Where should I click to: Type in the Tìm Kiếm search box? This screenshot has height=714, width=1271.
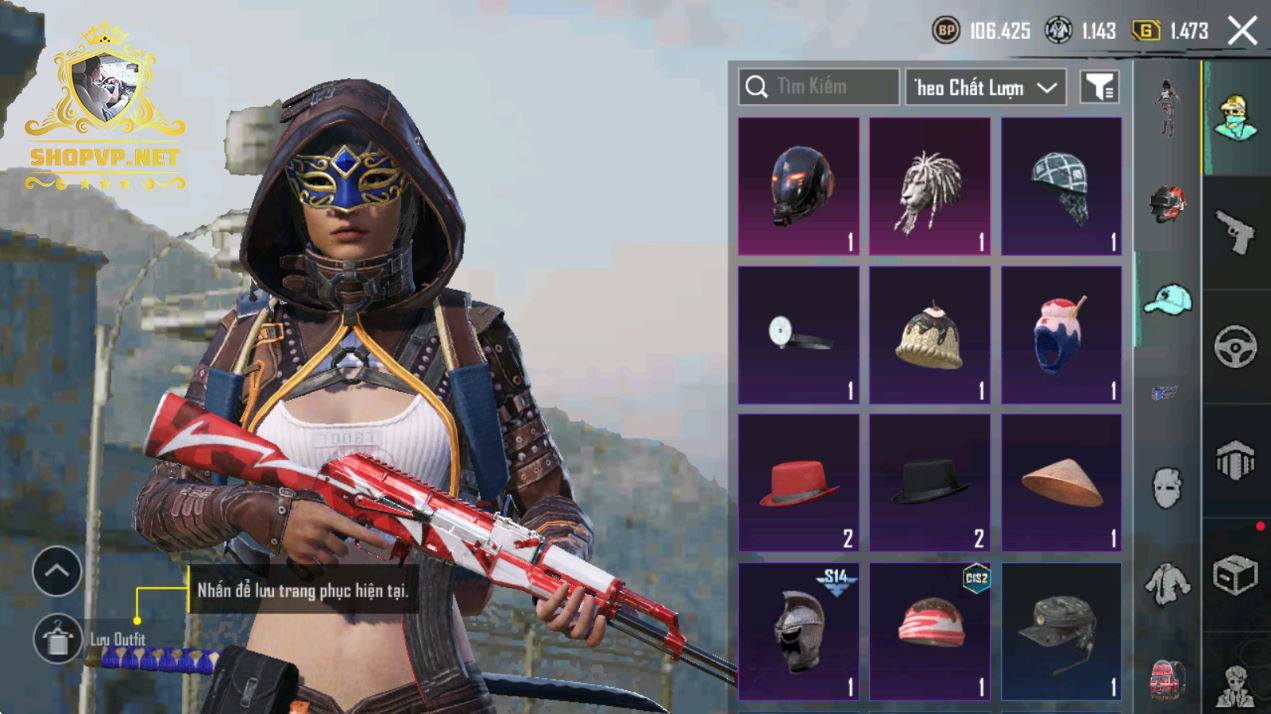click(x=820, y=87)
